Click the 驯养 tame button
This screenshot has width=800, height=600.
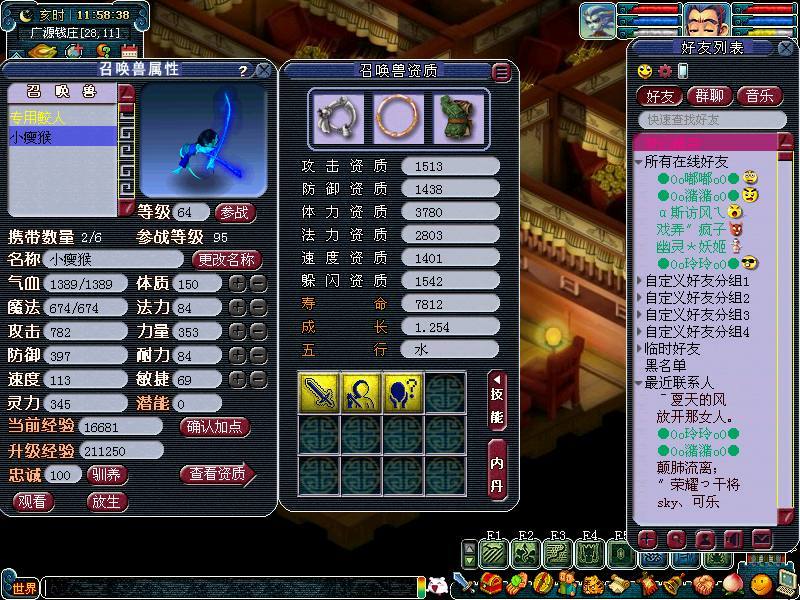coord(108,474)
